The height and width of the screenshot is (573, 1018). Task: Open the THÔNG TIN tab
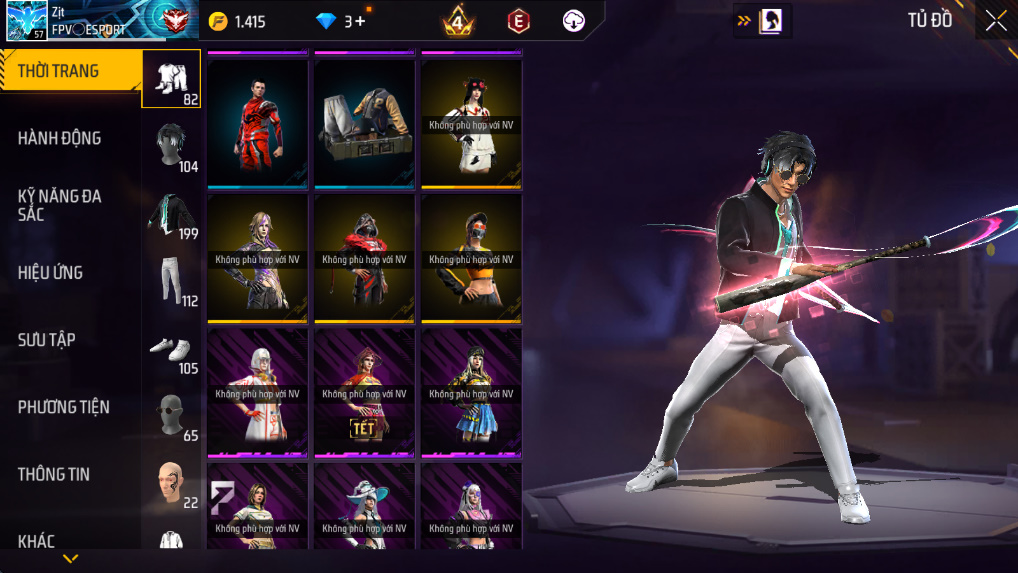54,474
